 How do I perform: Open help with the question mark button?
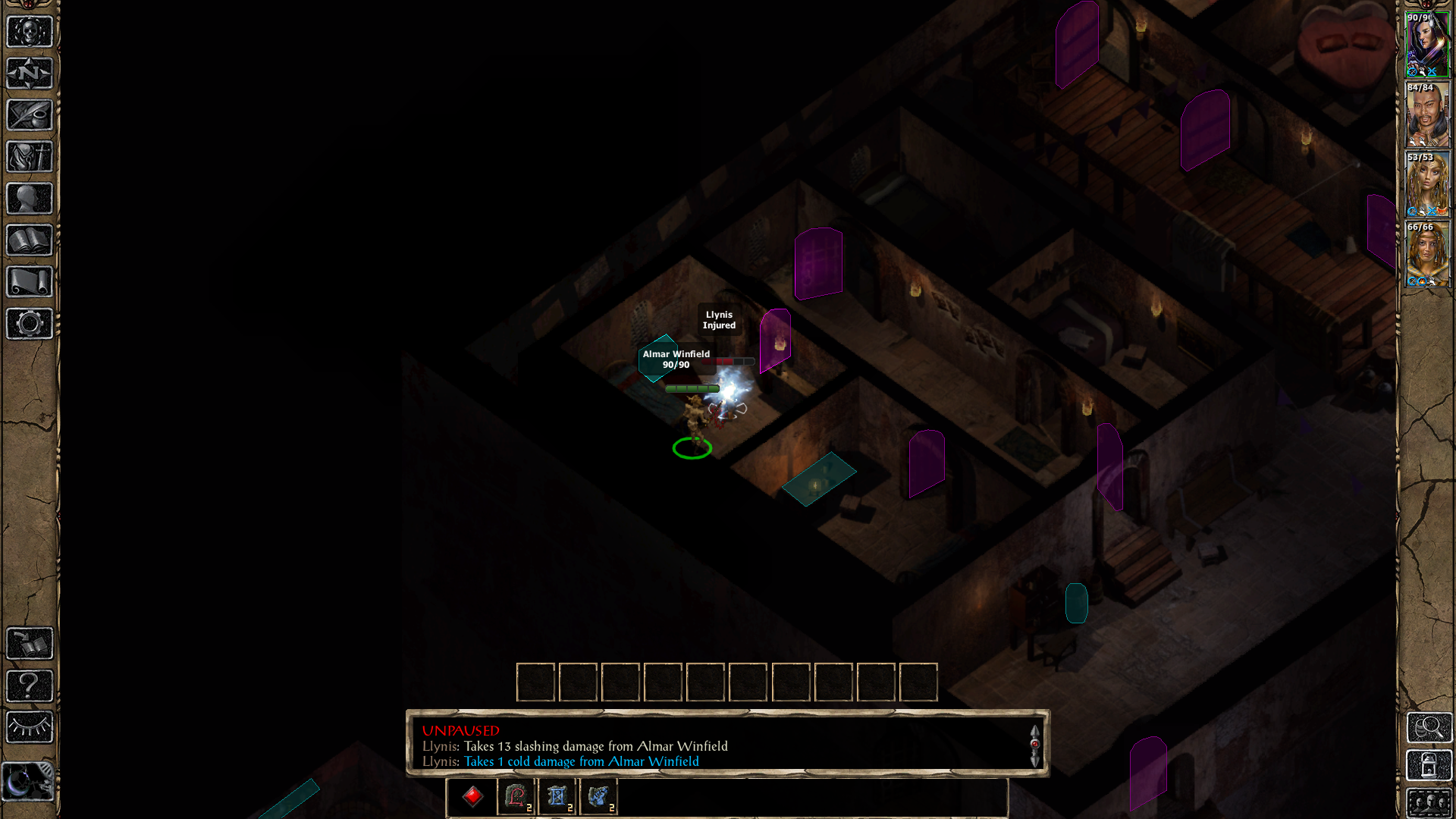pos(30,686)
